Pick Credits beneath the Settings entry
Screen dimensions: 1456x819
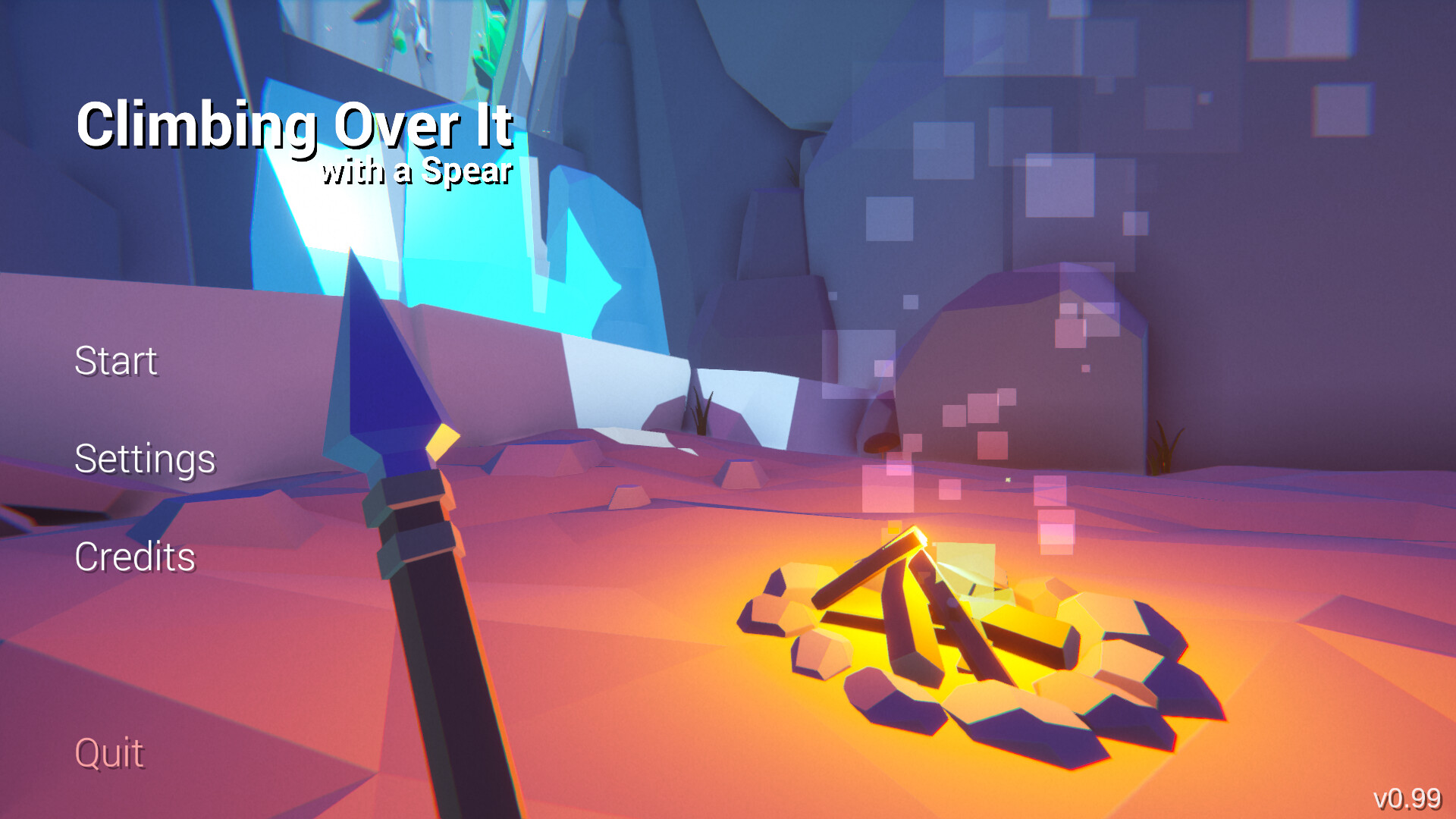(133, 556)
